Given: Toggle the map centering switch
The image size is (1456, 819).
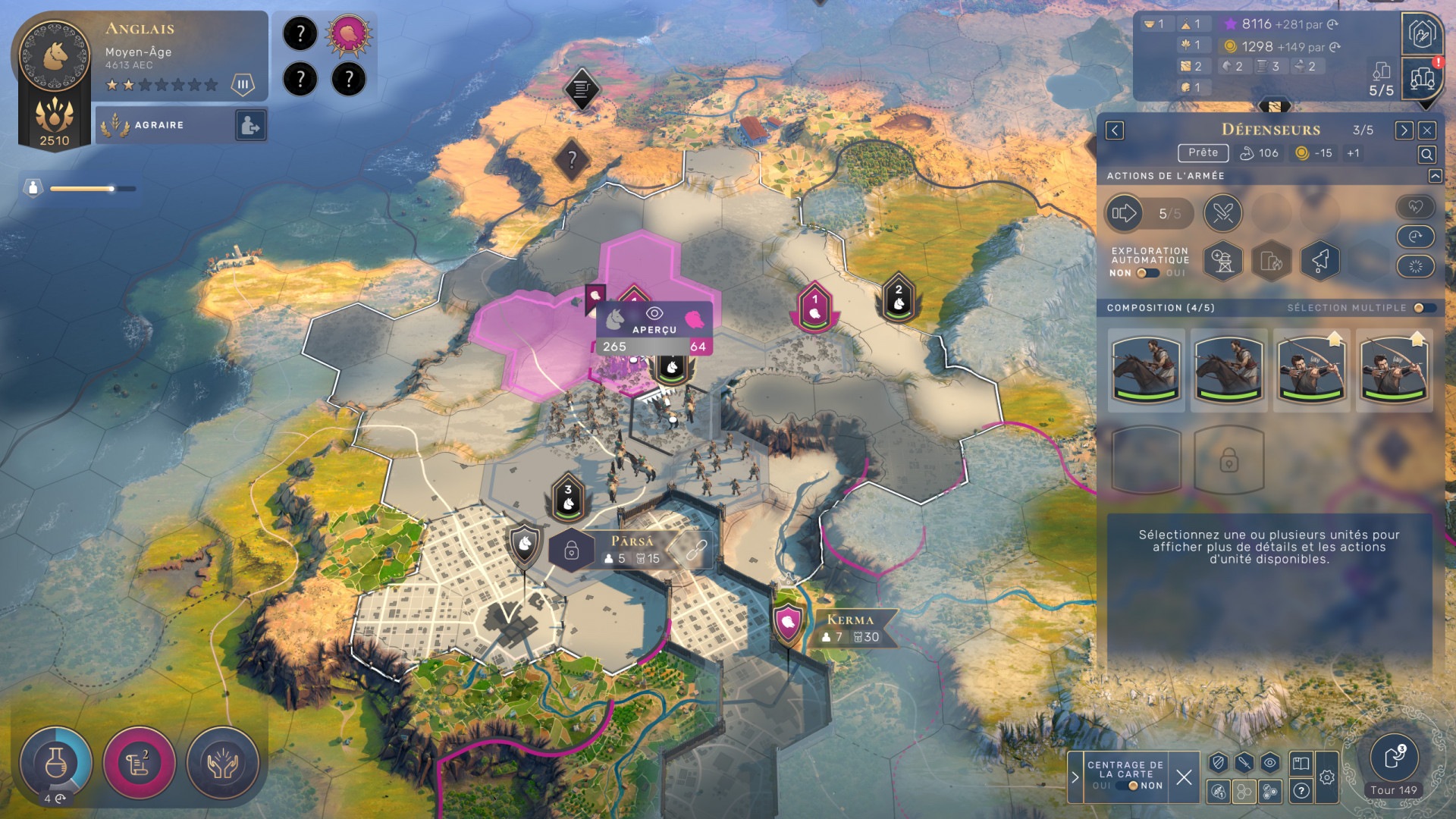Looking at the screenshot, I should (x=1128, y=786).
